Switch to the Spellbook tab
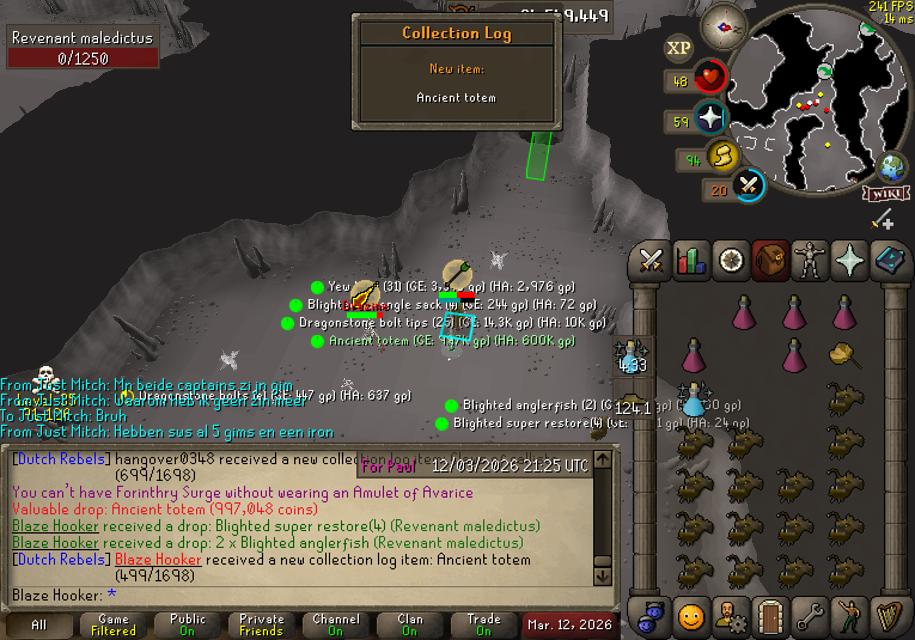 click(x=889, y=261)
